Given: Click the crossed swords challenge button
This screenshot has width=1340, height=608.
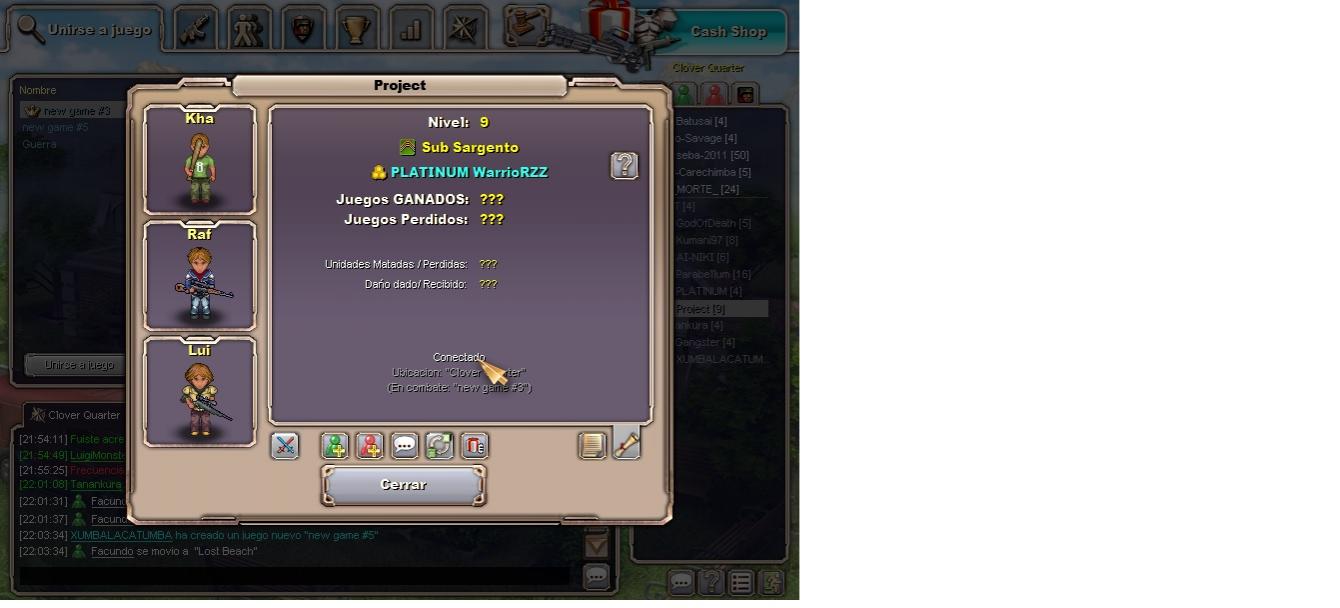Looking at the screenshot, I should 285,446.
